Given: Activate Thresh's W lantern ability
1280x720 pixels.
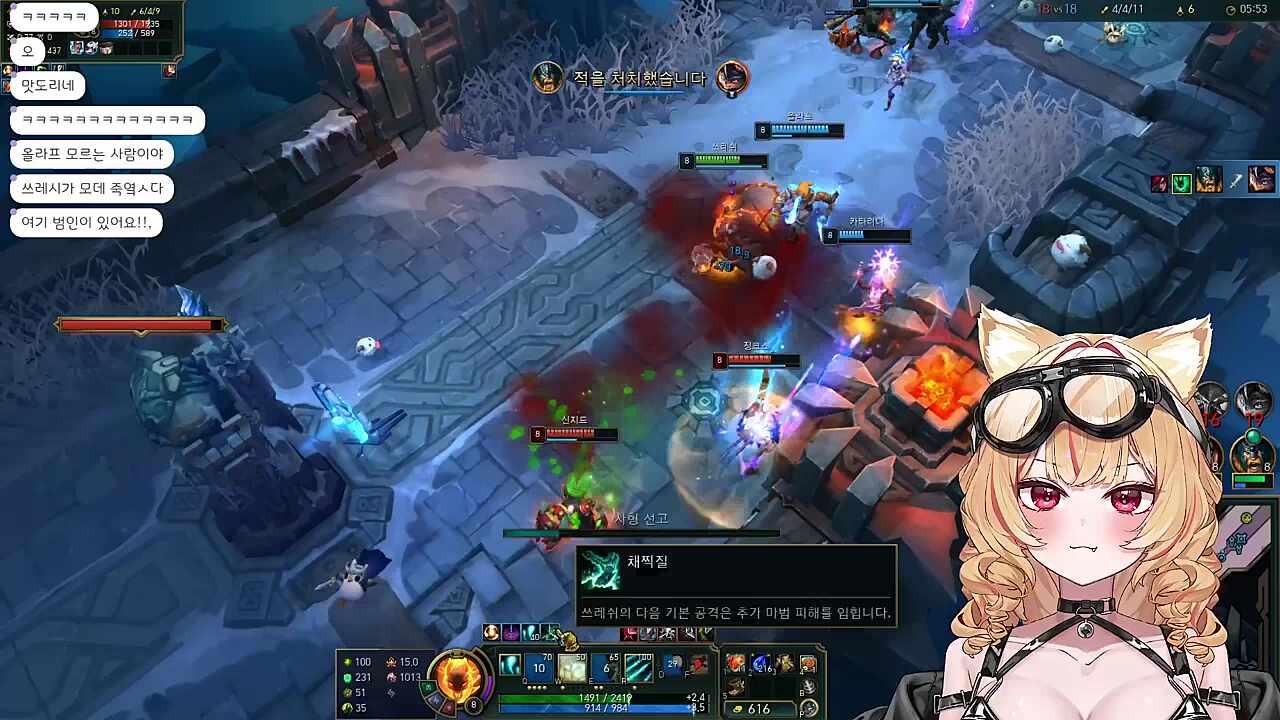Looking at the screenshot, I should 572,667.
